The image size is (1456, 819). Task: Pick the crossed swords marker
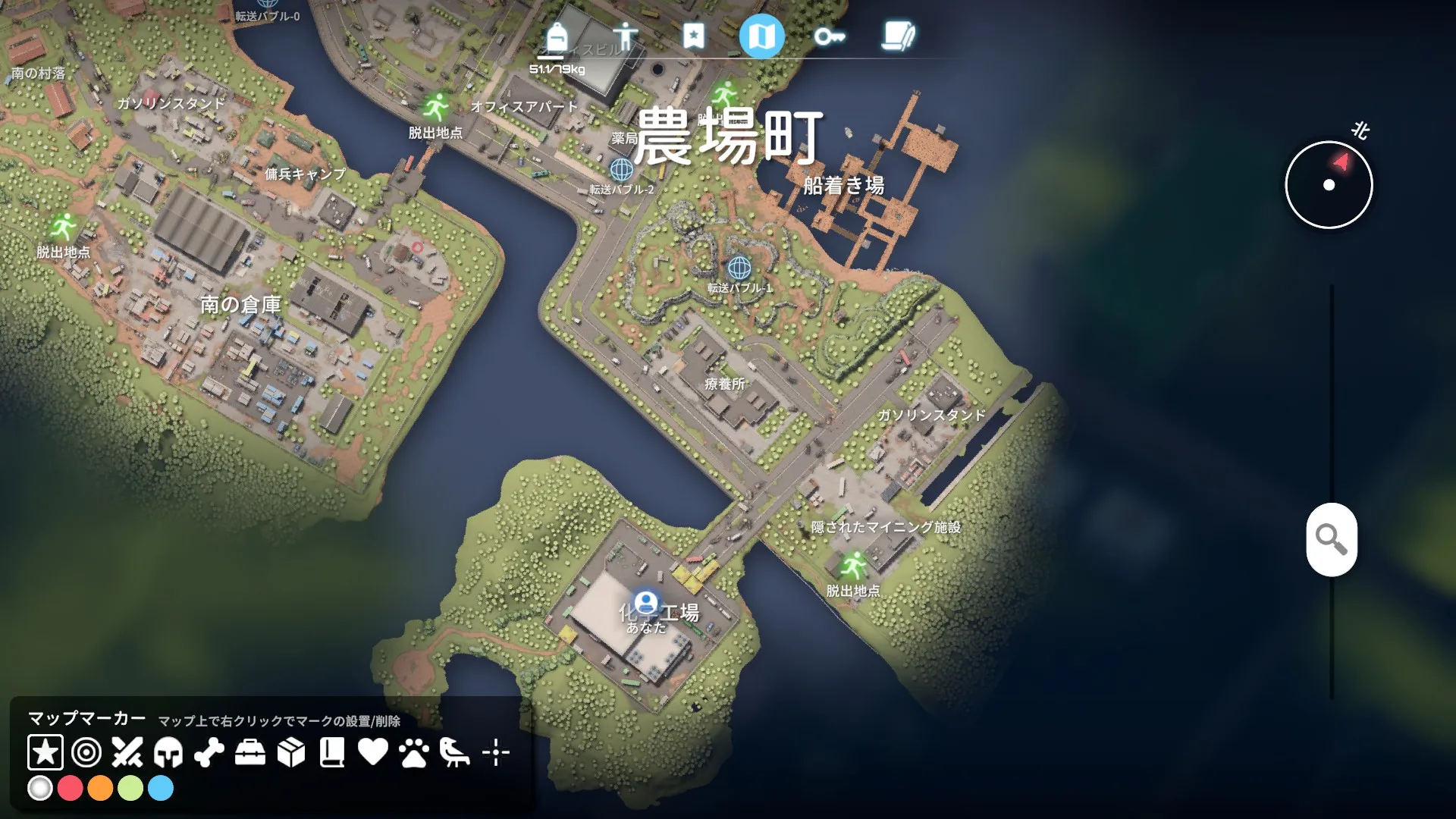127,752
